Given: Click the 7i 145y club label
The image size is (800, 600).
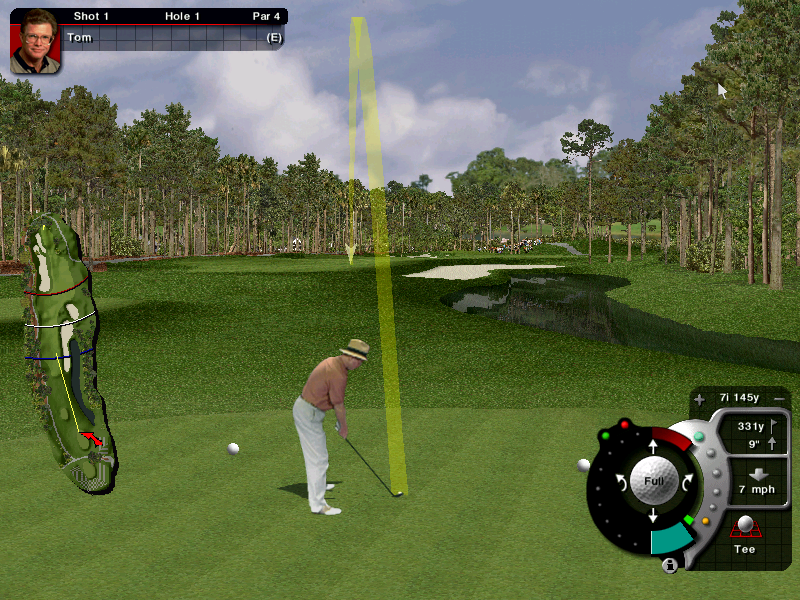Looking at the screenshot, I should click(739, 398).
